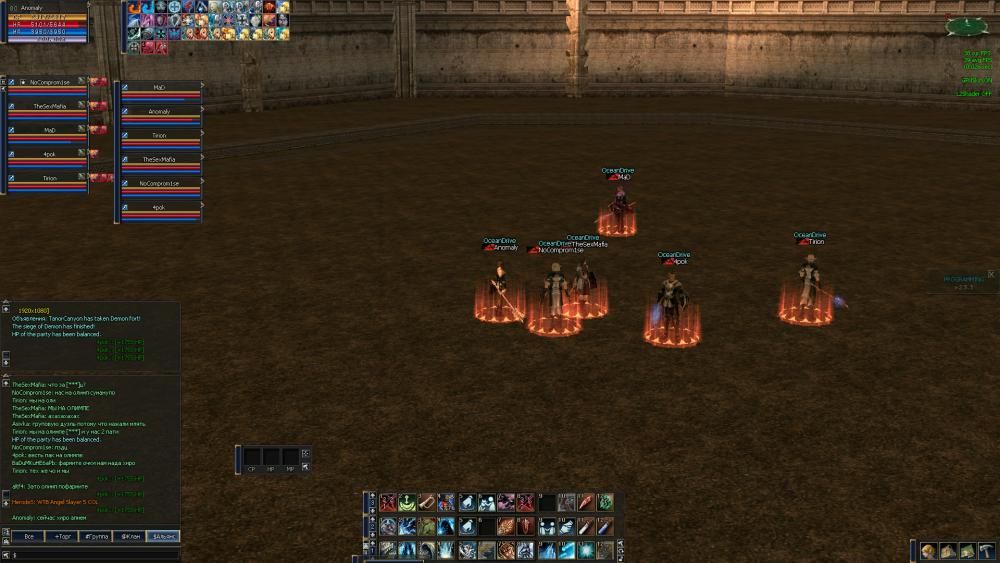1000x563 pixels.
Task: Choose the $Альянс alliance chat tab
Action: pos(163,536)
